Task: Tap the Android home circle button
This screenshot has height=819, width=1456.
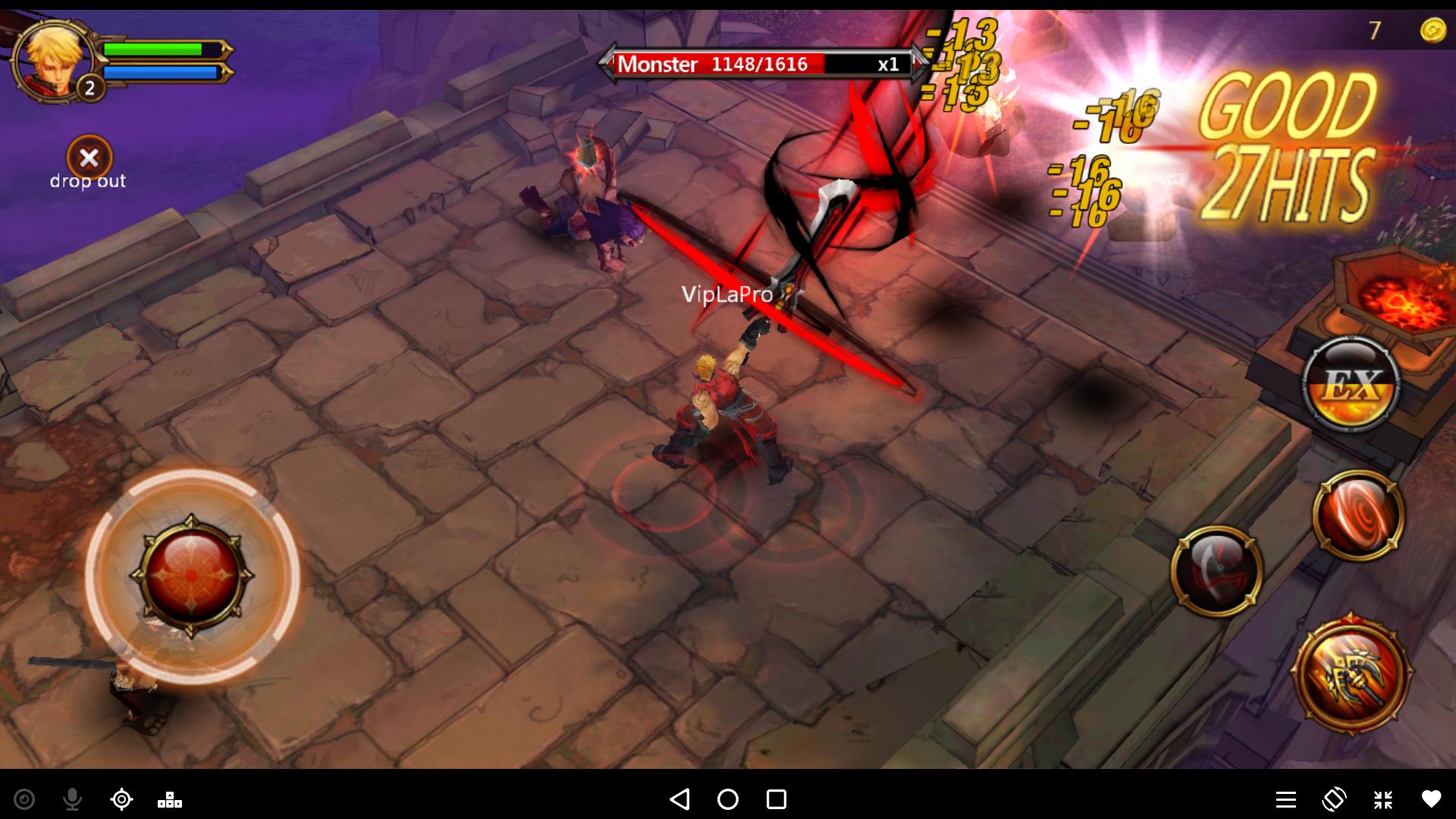Action: tap(728, 799)
